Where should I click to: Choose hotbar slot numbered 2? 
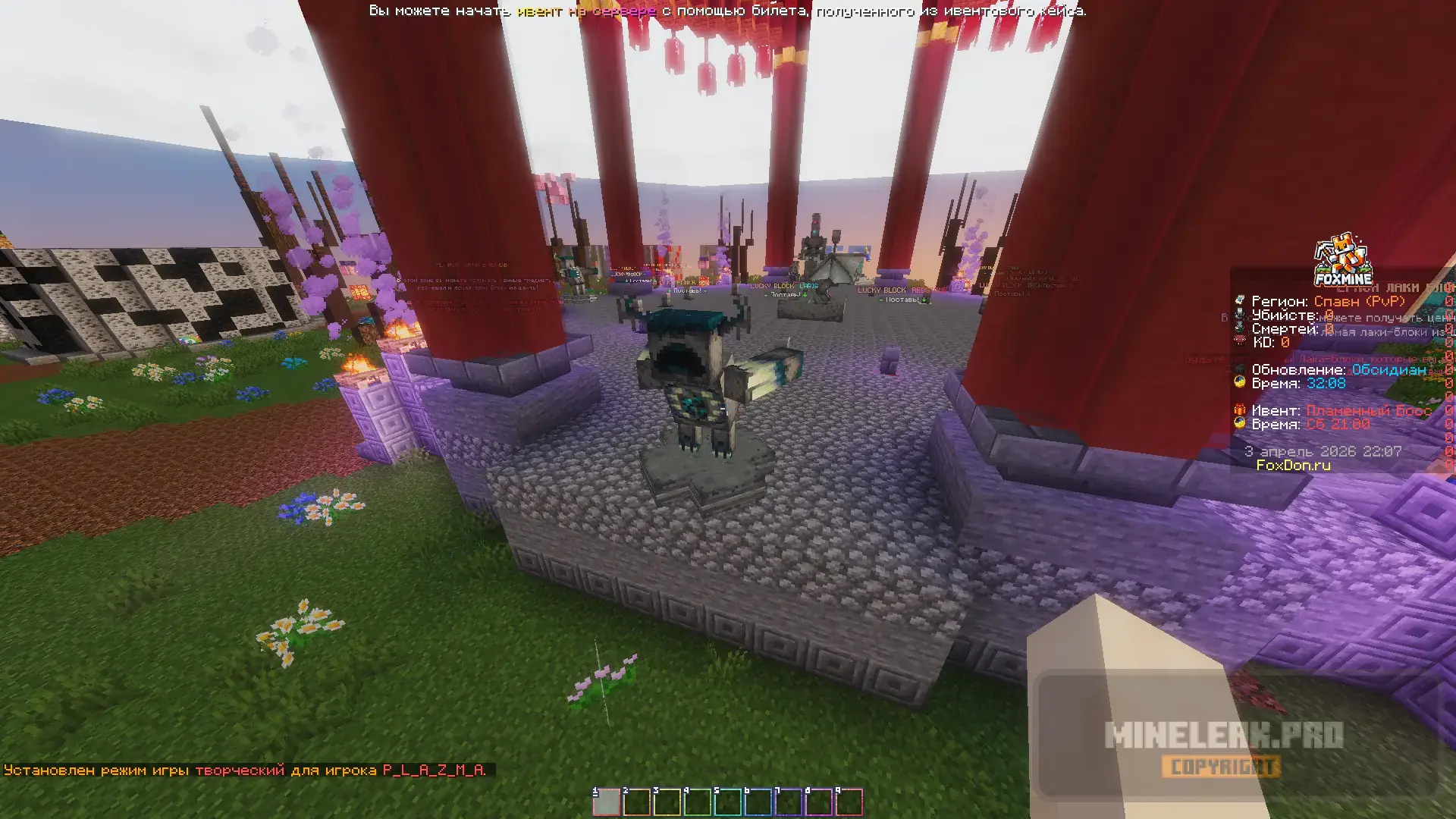[636, 802]
